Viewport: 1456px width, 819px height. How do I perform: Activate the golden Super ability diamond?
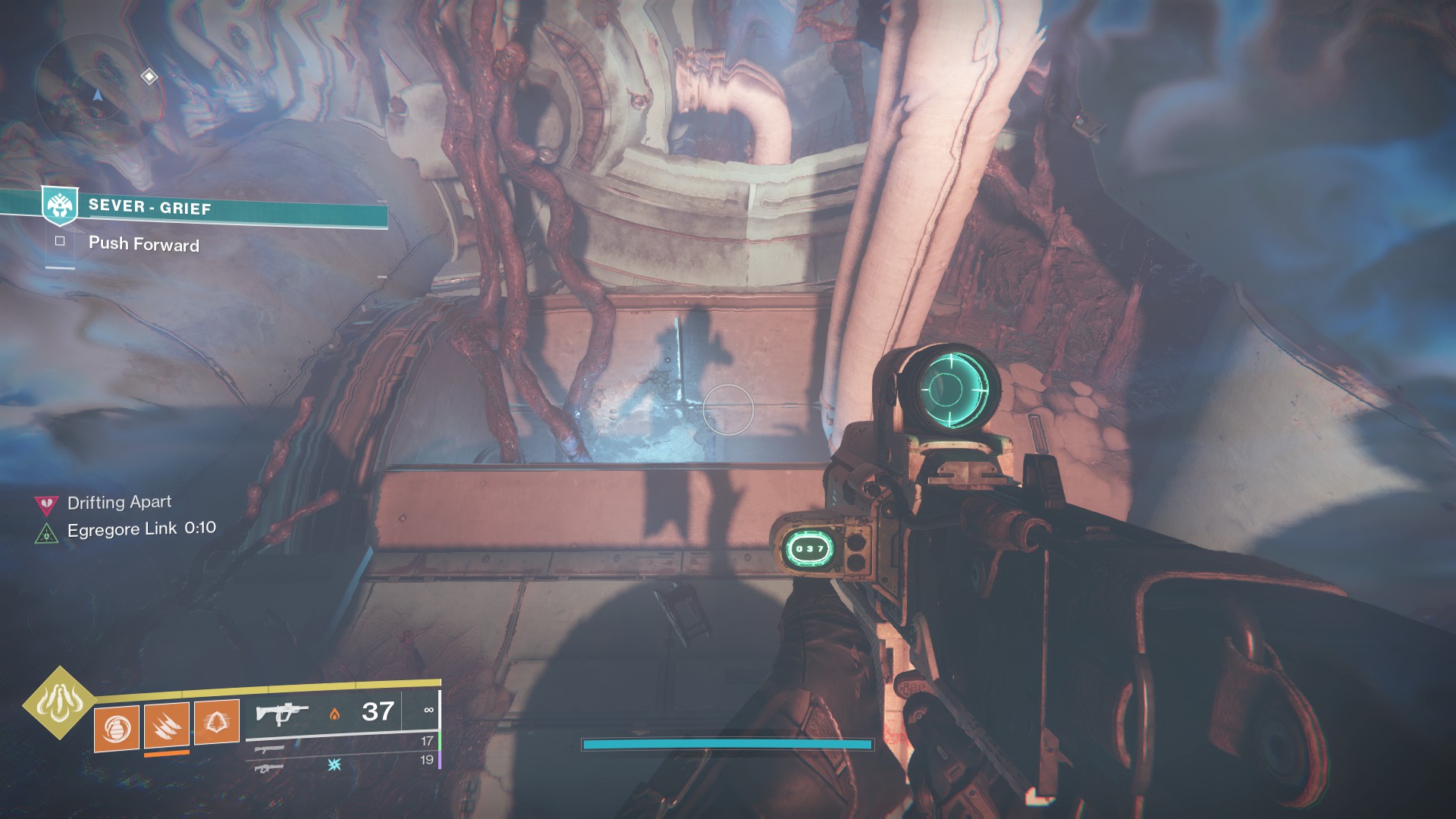click(59, 702)
